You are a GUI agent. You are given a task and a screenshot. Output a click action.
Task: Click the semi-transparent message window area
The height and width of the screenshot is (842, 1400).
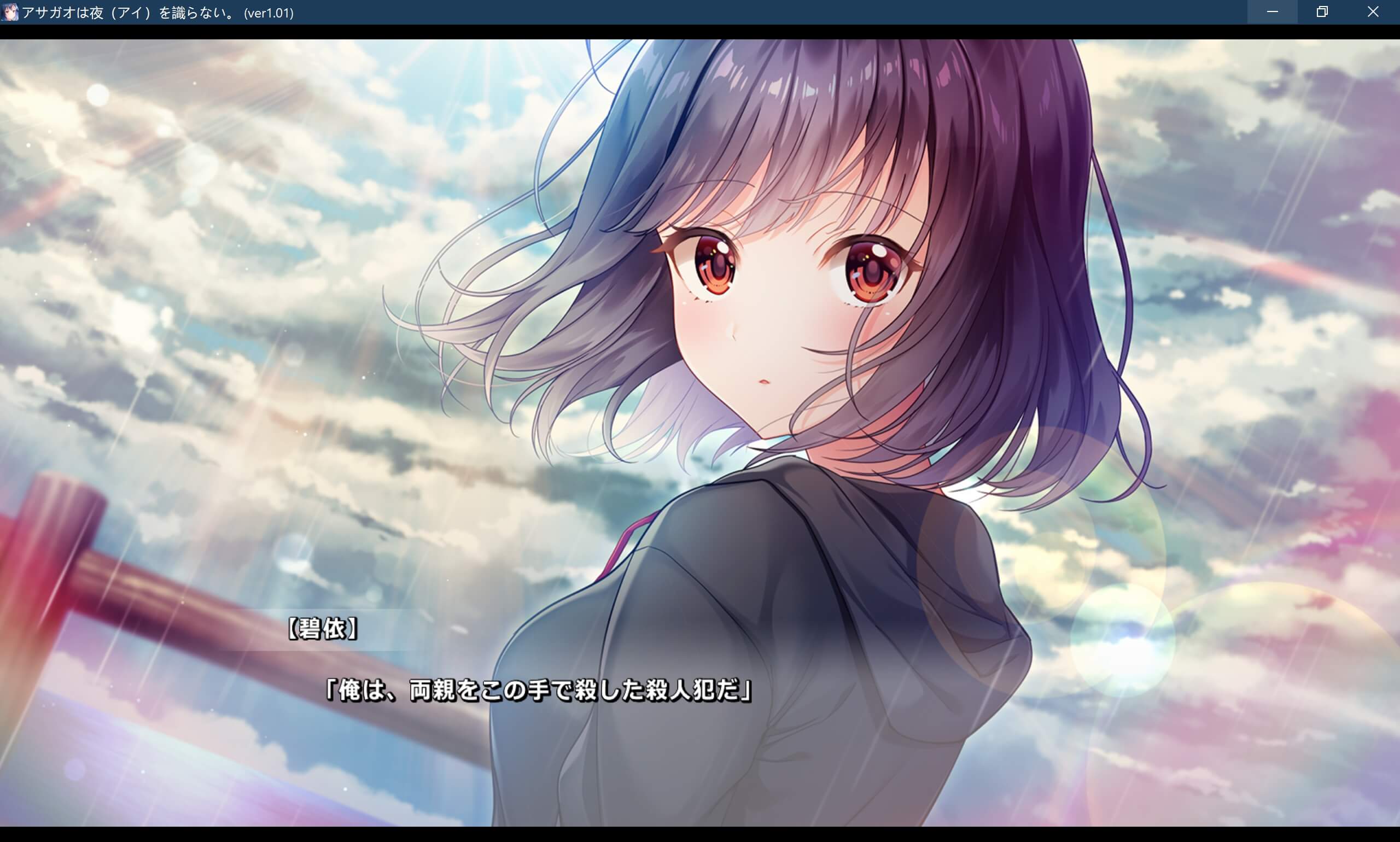coord(698,658)
